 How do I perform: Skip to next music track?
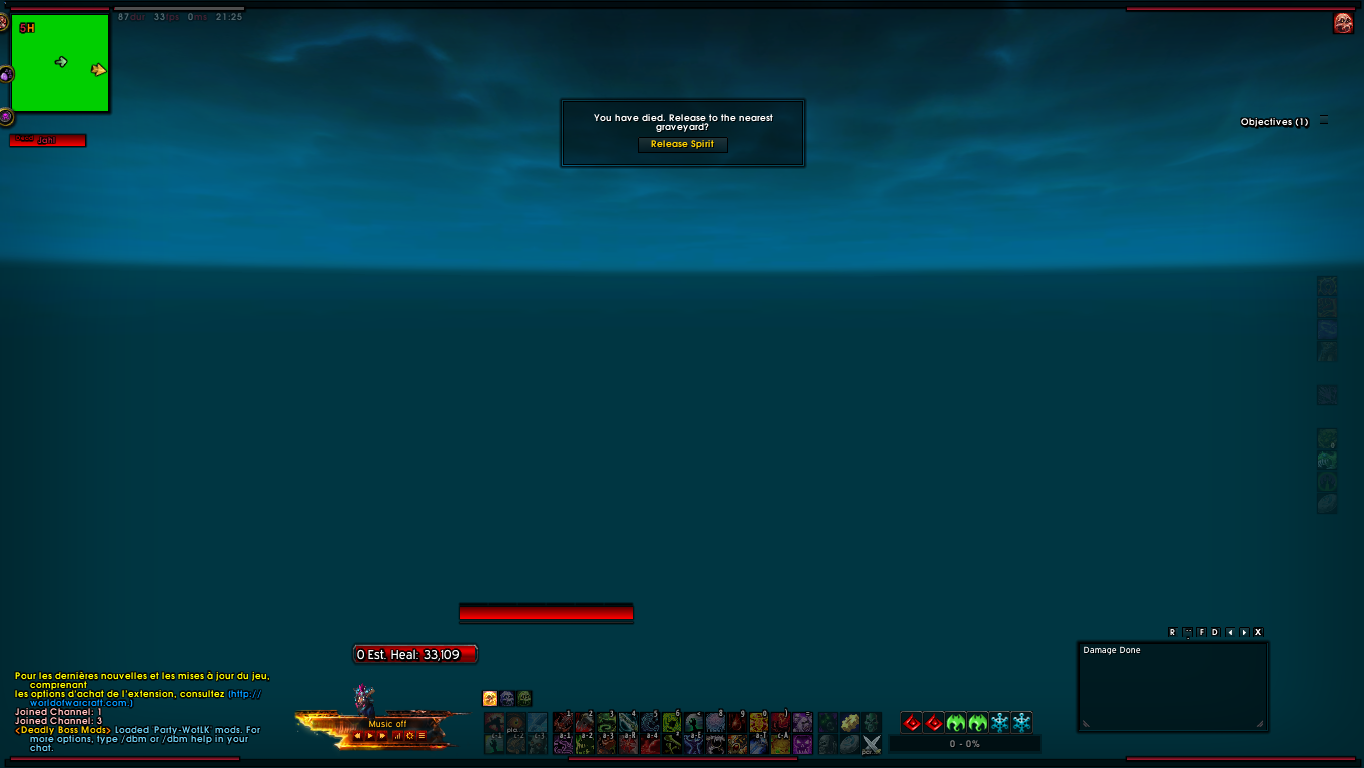pos(382,736)
